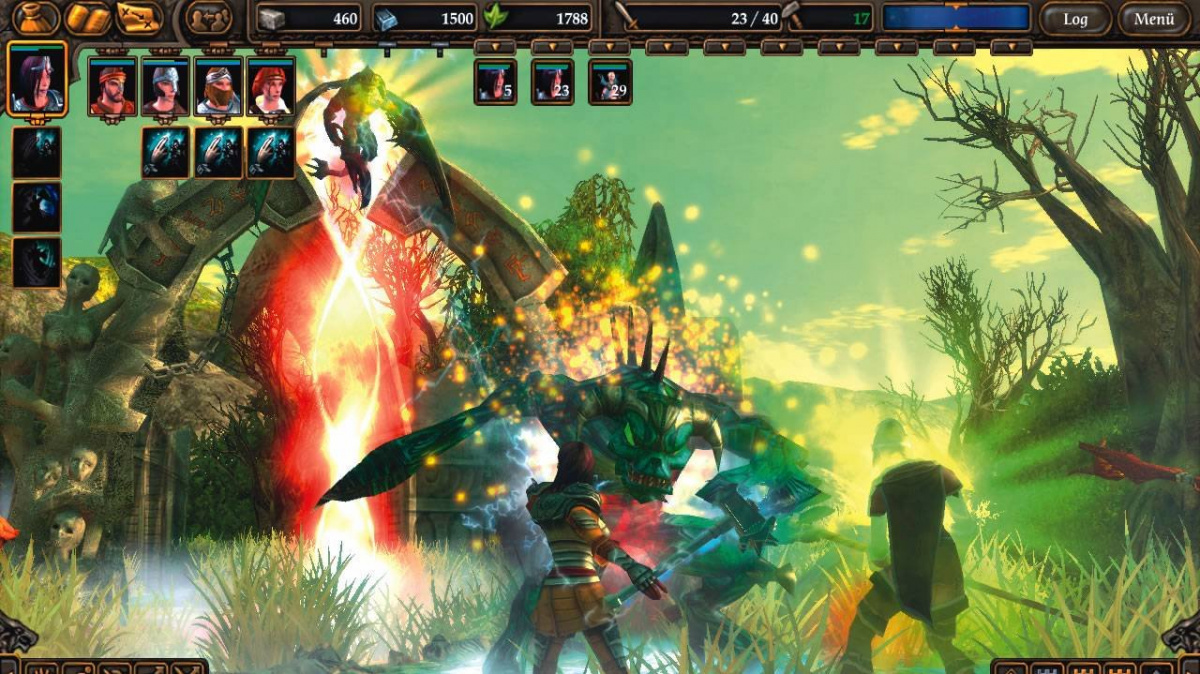Open the Log
This screenshot has width=1200, height=674.
pyautogui.click(x=1075, y=18)
